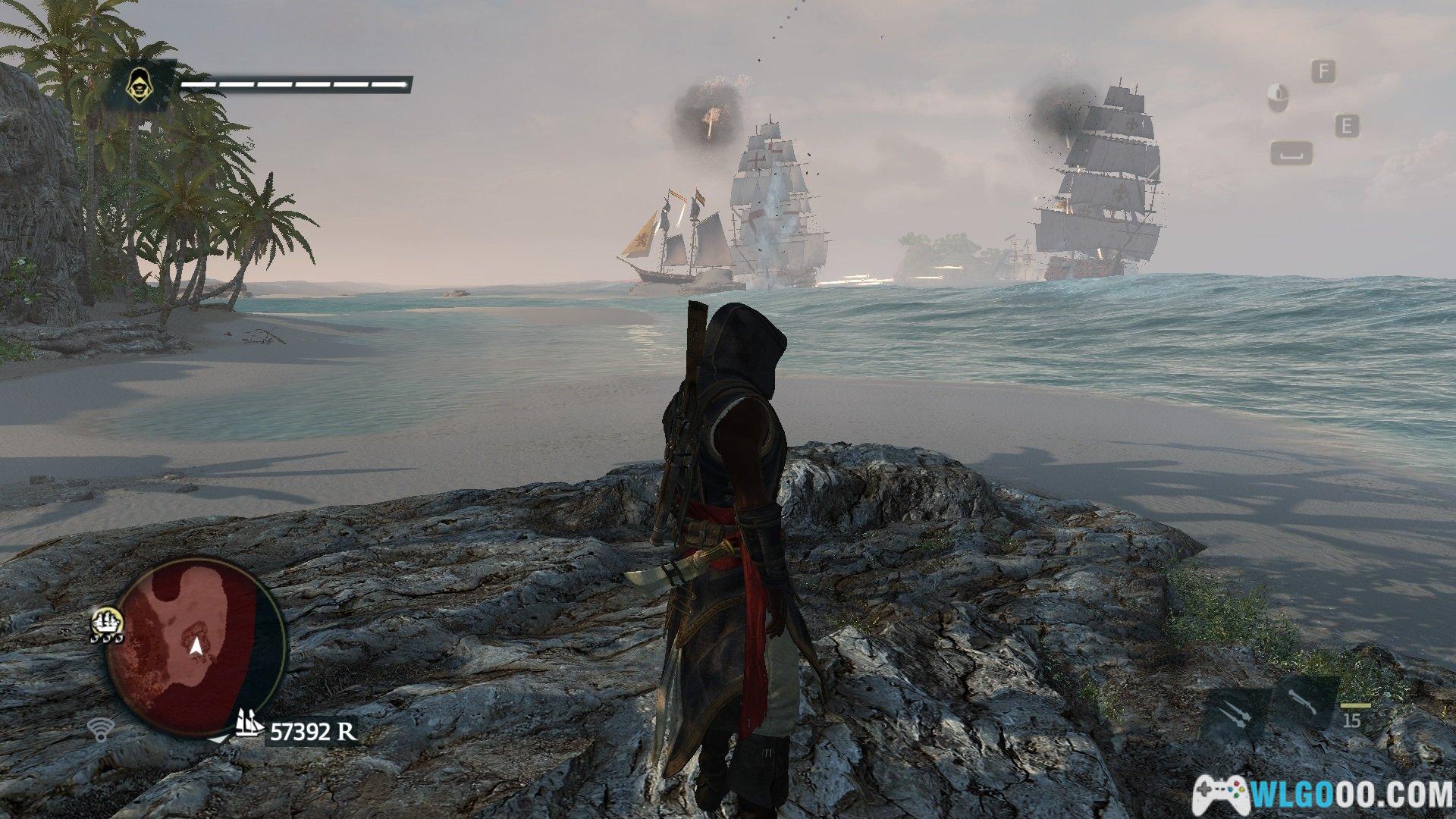Click the wireless connection status icon
This screenshot has height=819, width=1456.
99,730
